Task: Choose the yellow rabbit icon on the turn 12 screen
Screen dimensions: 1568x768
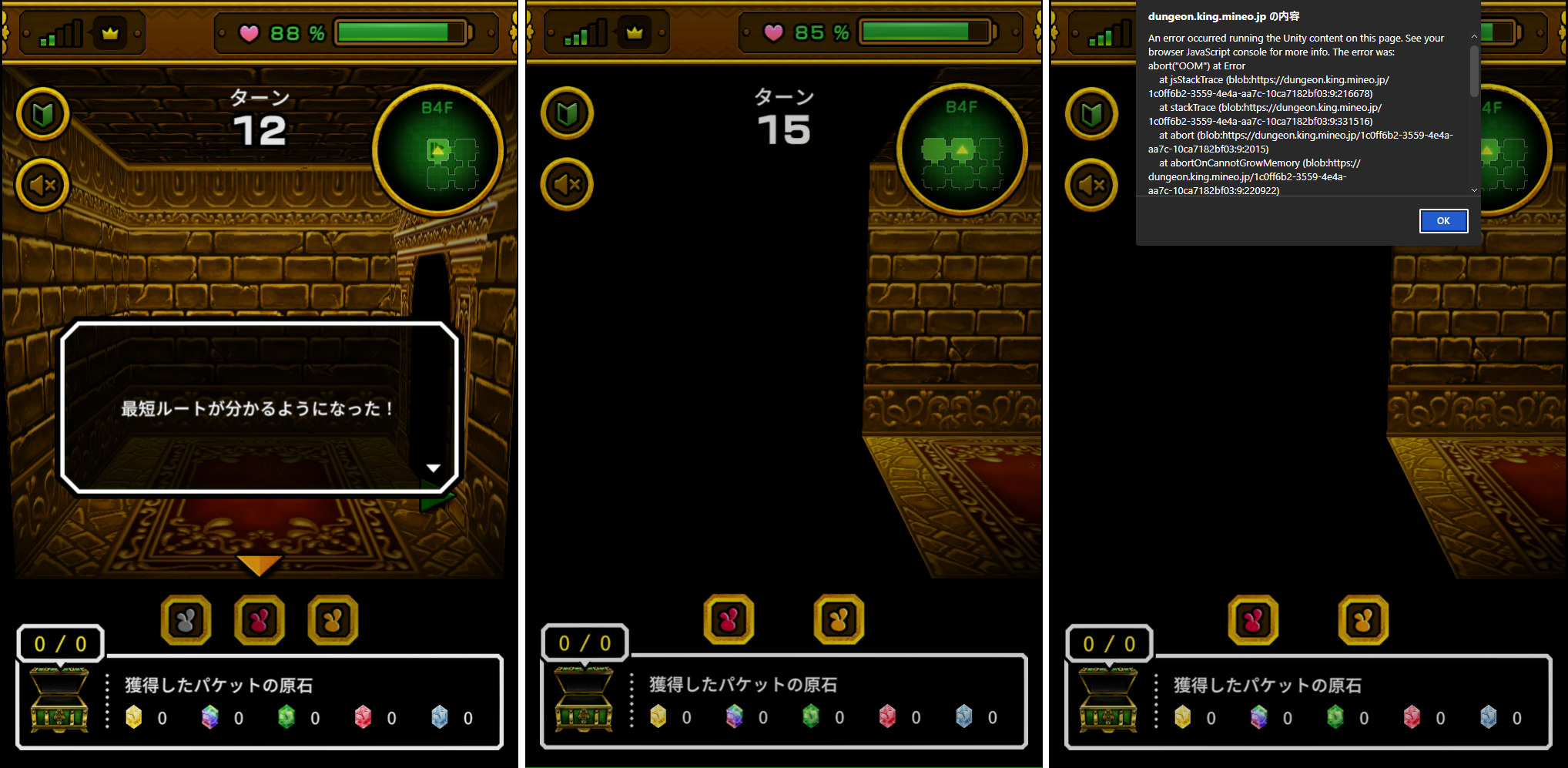Action: click(333, 620)
